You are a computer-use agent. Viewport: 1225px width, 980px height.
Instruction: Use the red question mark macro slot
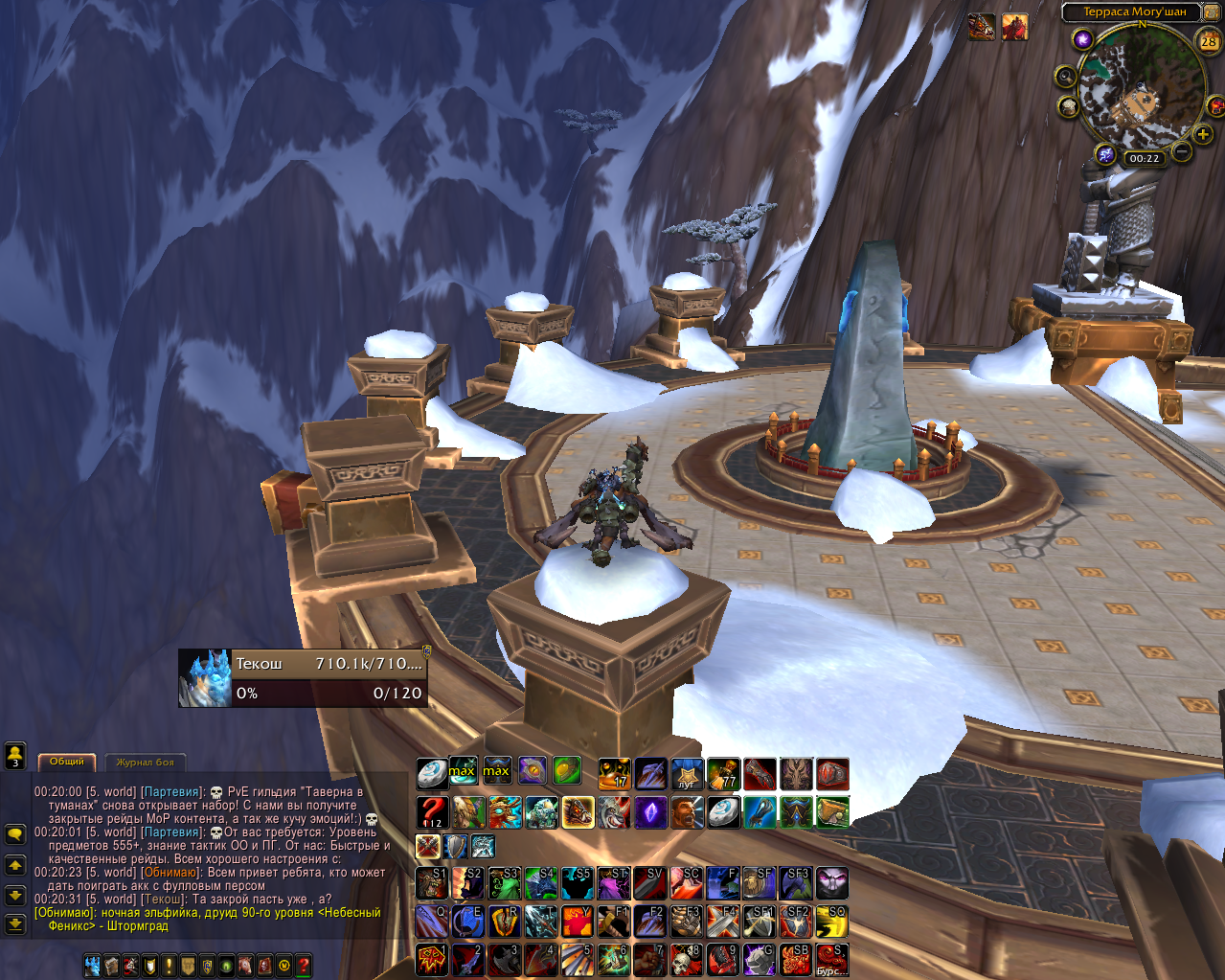pyautogui.click(x=432, y=812)
